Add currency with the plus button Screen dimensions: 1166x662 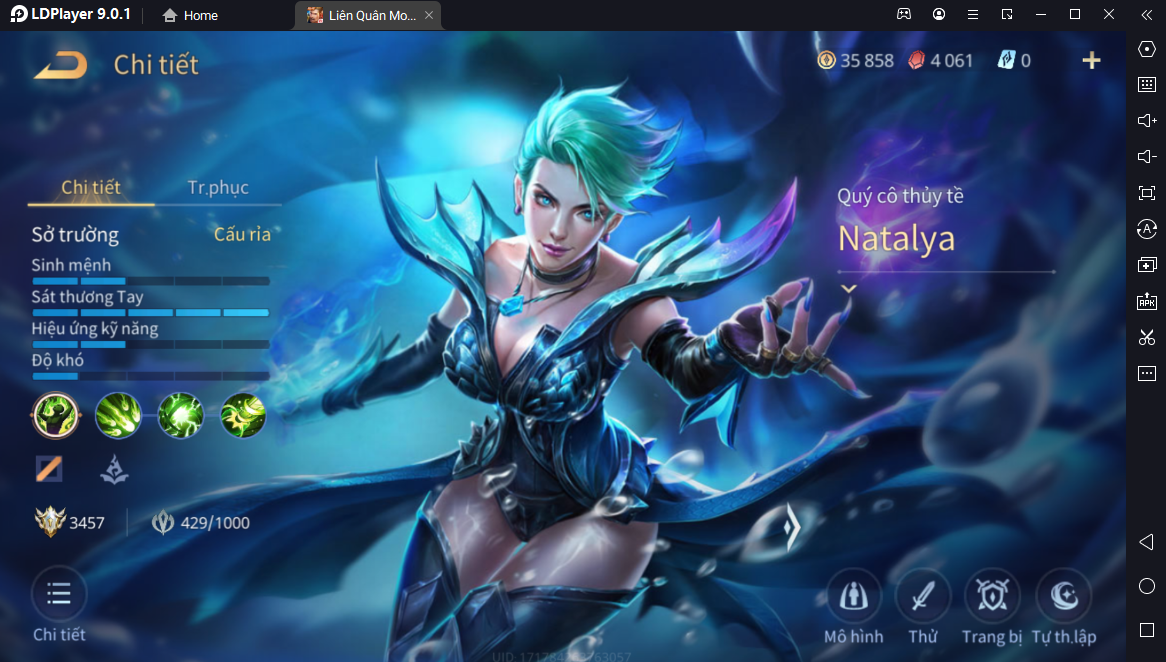click(x=1091, y=61)
